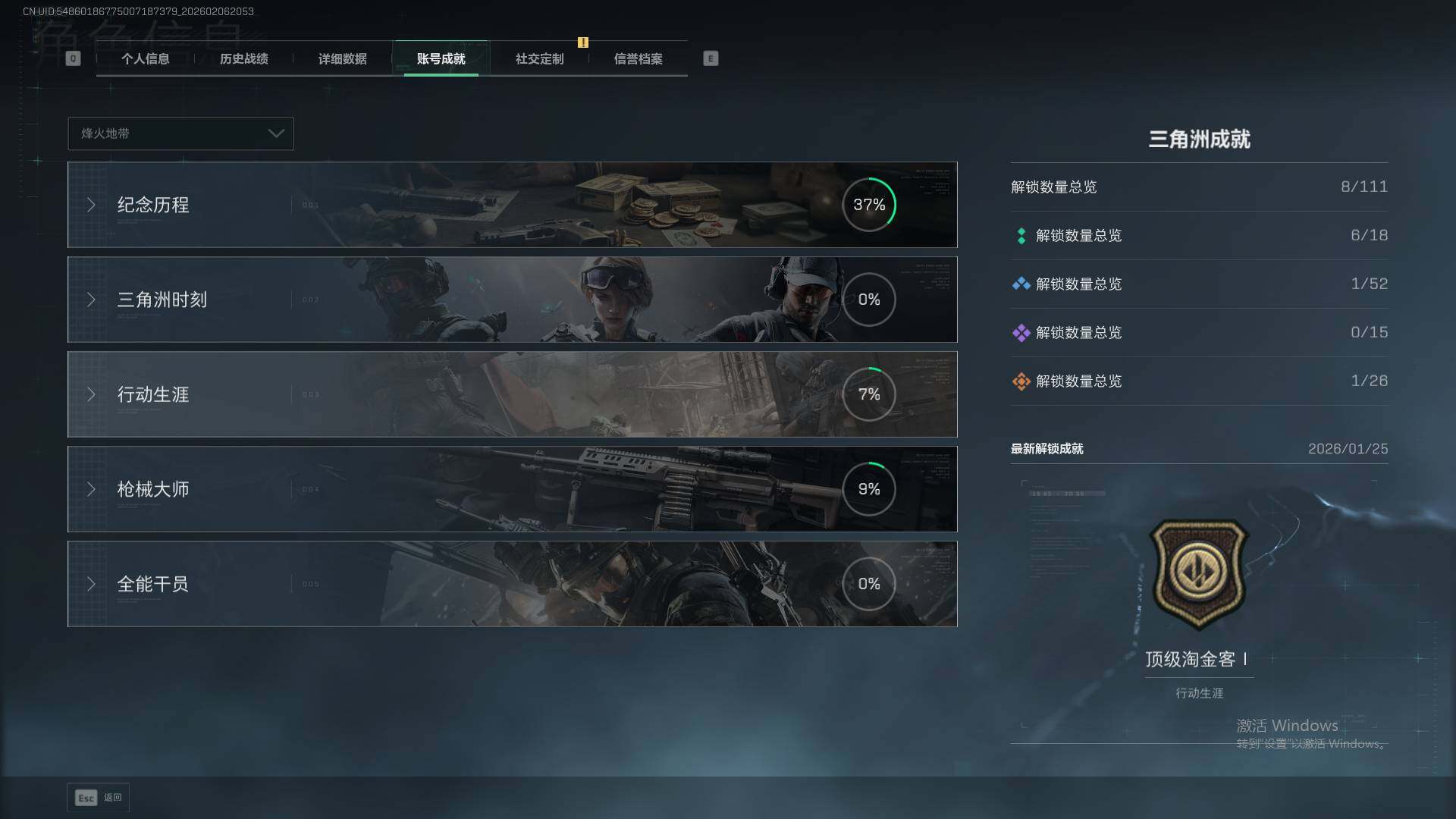The height and width of the screenshot is (819, 1456).
Task: View the 顶级淘金客 I achievement badge
Action: [x=1199, y=574]
